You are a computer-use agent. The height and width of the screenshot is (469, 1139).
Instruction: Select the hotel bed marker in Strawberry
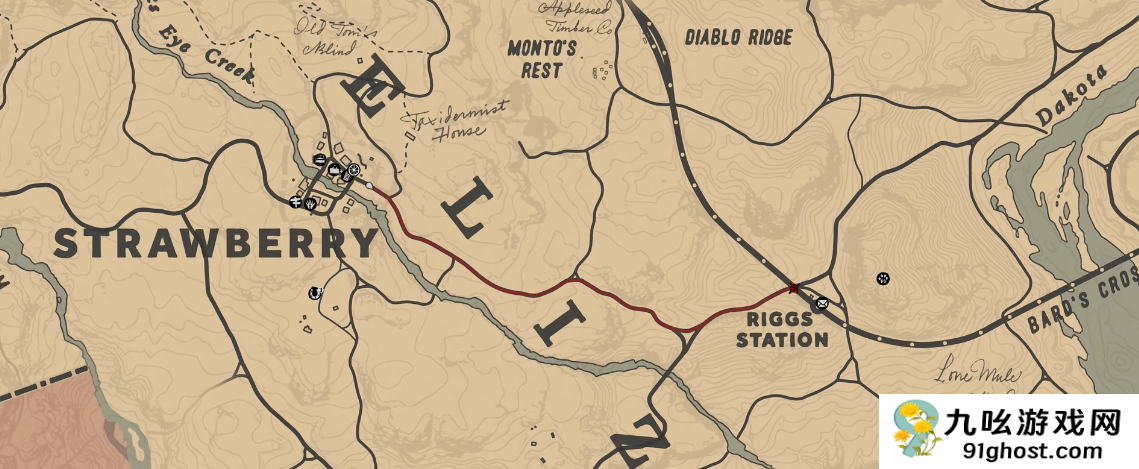pos(319,161)
